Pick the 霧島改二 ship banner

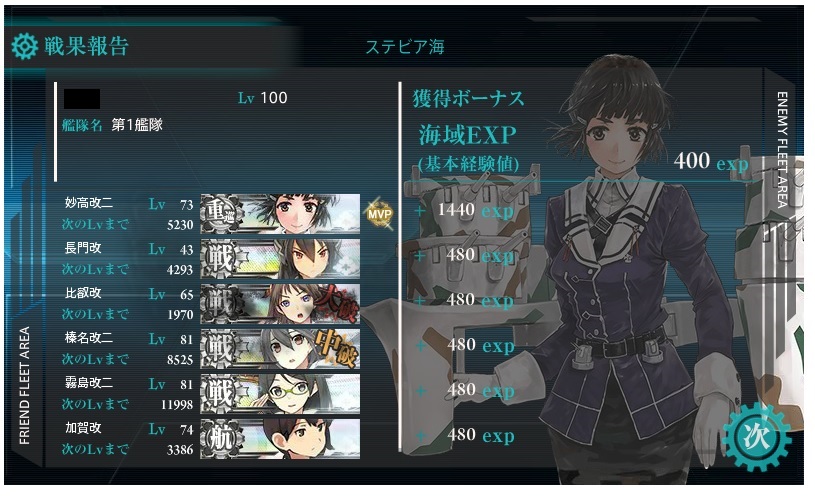(280, 392)
